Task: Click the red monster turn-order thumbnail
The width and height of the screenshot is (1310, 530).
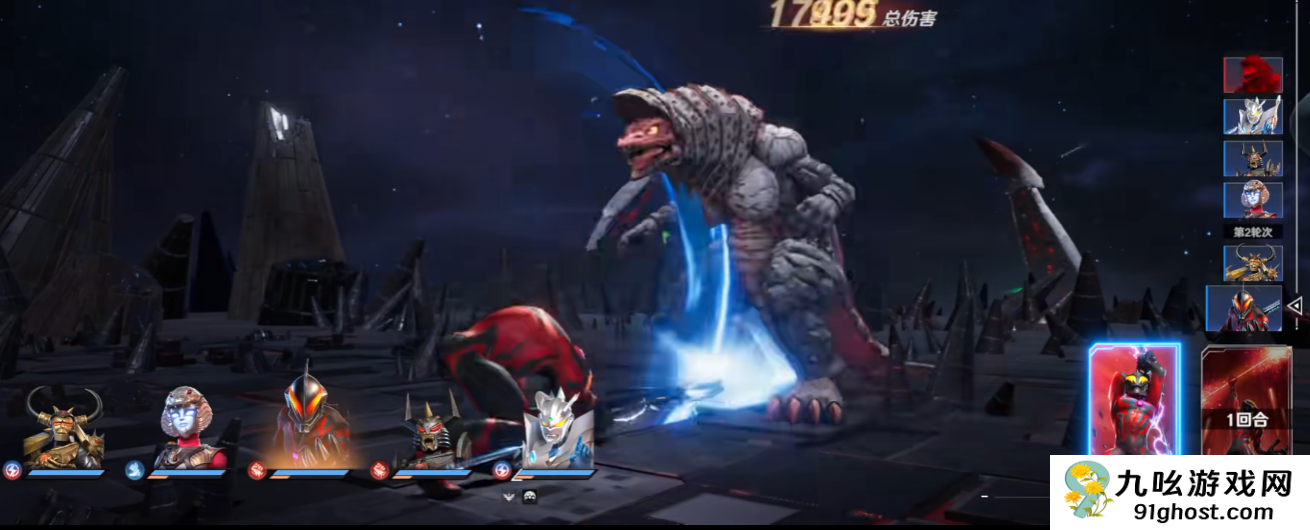Action: pyautogui.click(x=1253, y=74)
